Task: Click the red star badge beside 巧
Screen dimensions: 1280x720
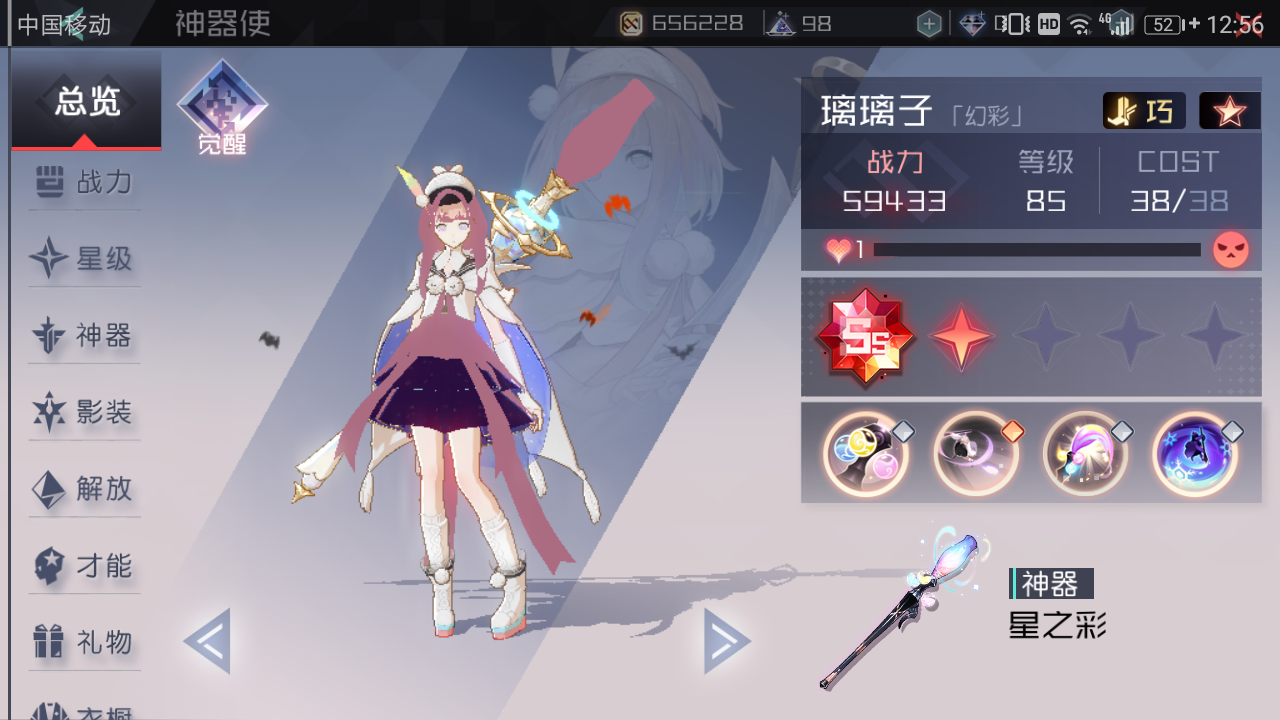Action: [1230, 110]
